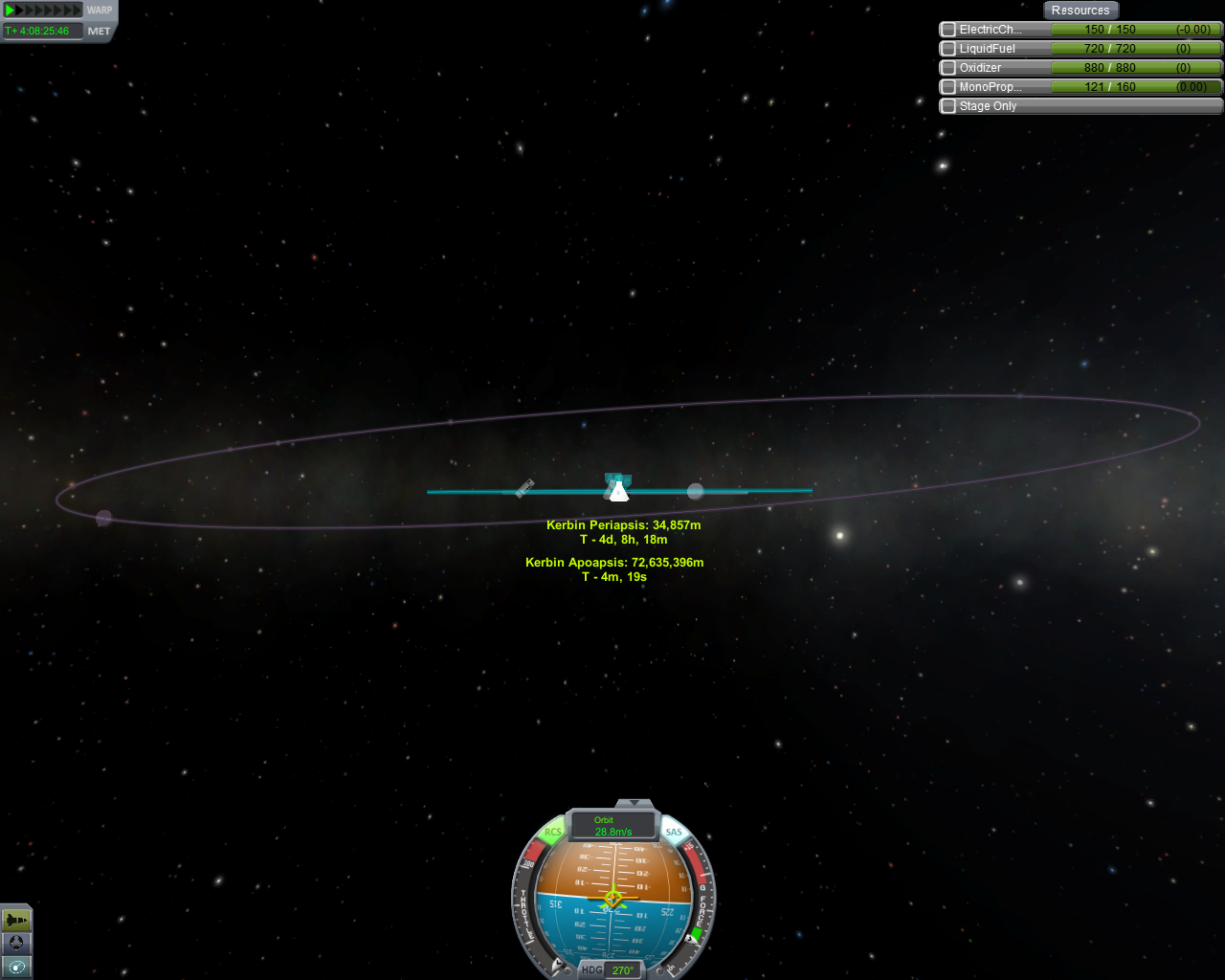This screenshot has height=980, width=1225.
Task: Toggle the LiquidFuel resource checkbox
Action: (948, 49)
